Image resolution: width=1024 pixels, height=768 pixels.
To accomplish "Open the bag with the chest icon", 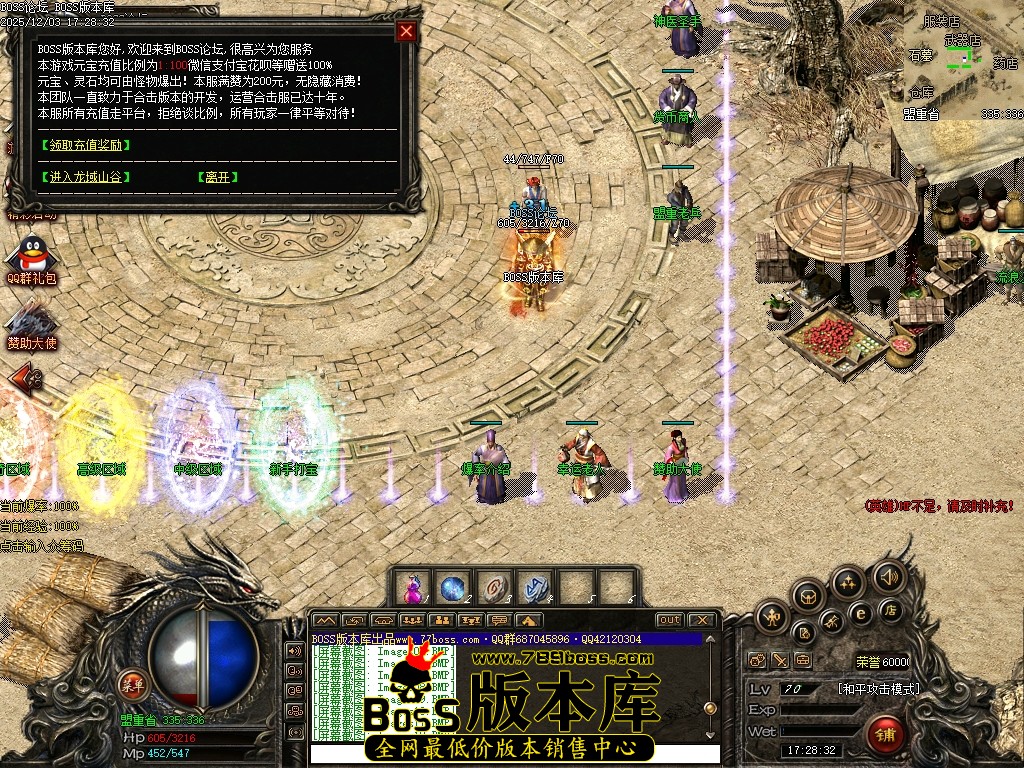I will tap(808, 597).
